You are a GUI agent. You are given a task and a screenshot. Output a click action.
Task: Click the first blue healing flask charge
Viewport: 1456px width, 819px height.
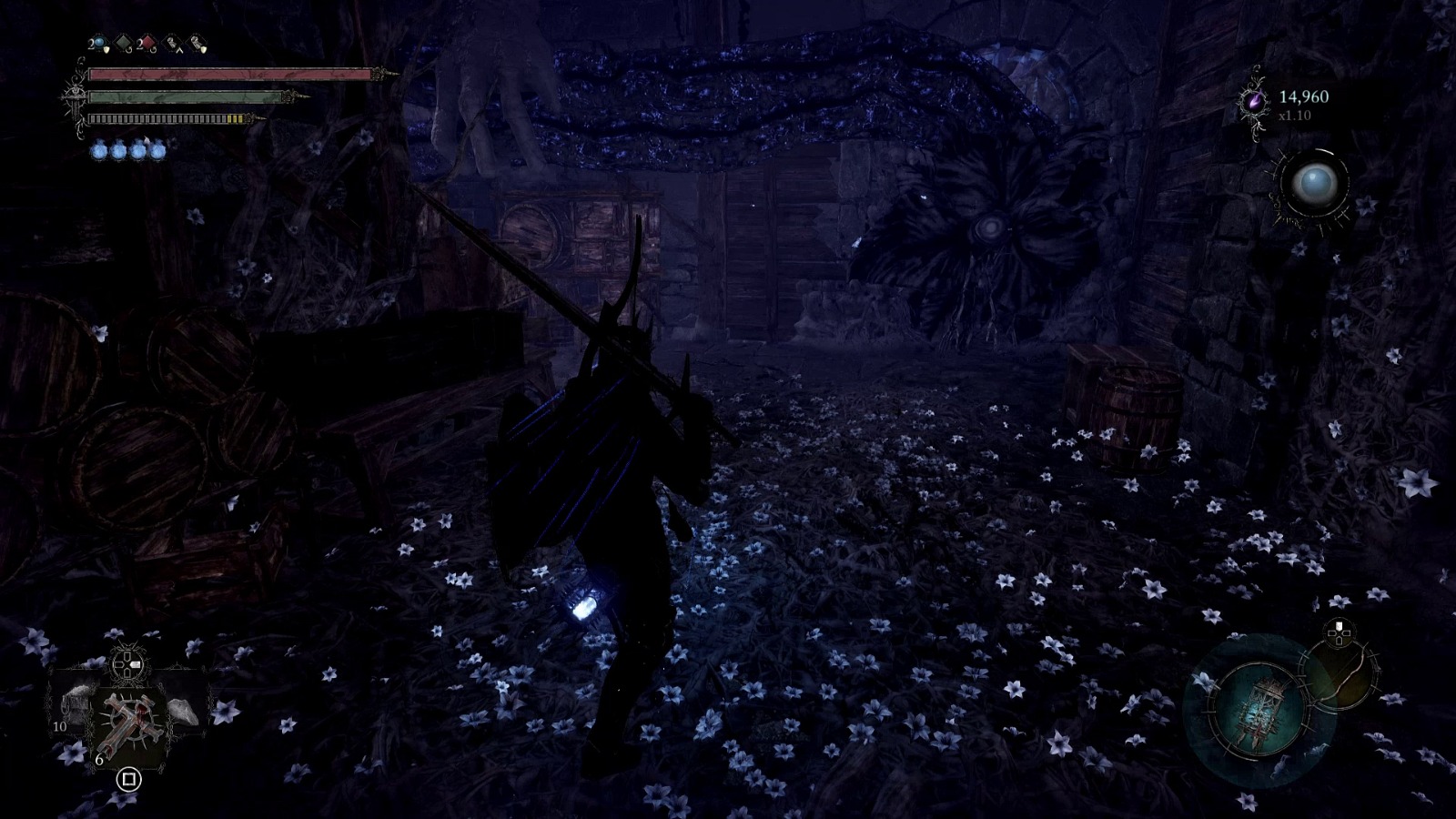pyautogui.click(x=98, y=150)
